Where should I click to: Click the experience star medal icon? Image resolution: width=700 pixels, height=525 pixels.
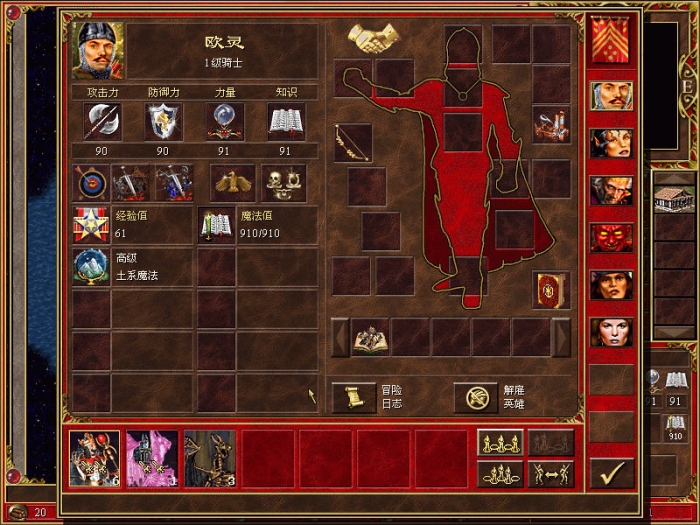(x=92, y=225)
